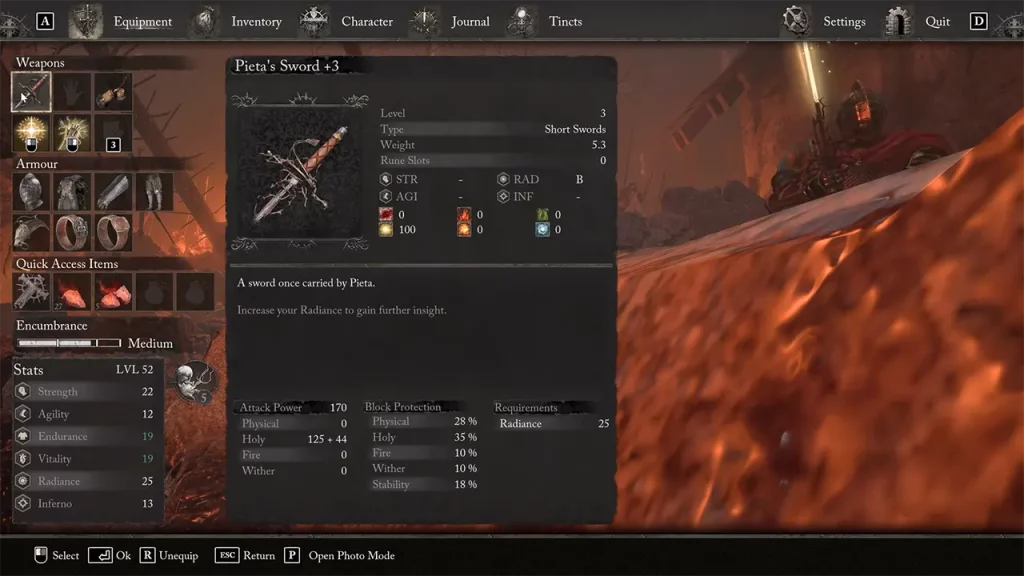Open the Journal tab
Image resolution: width=1024 pixels, height=576 pixels.
coord(470,22)
